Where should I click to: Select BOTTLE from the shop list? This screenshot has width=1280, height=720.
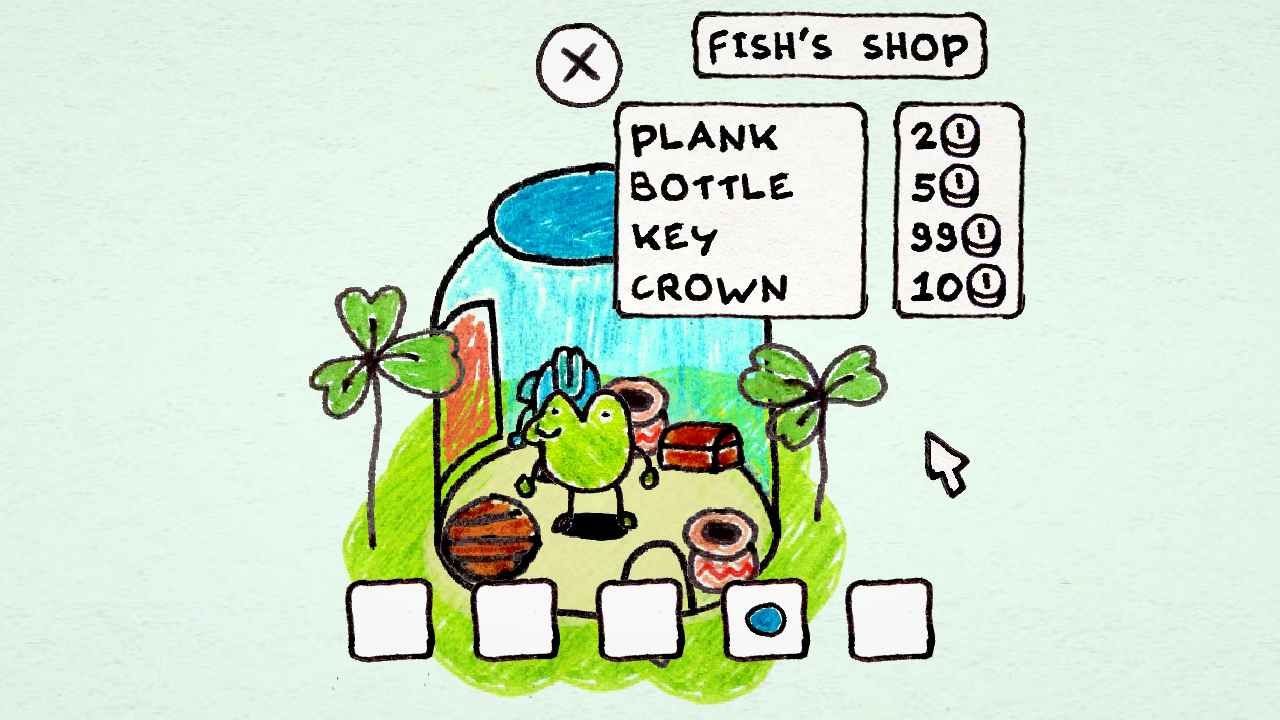click(x=713, y=187)
